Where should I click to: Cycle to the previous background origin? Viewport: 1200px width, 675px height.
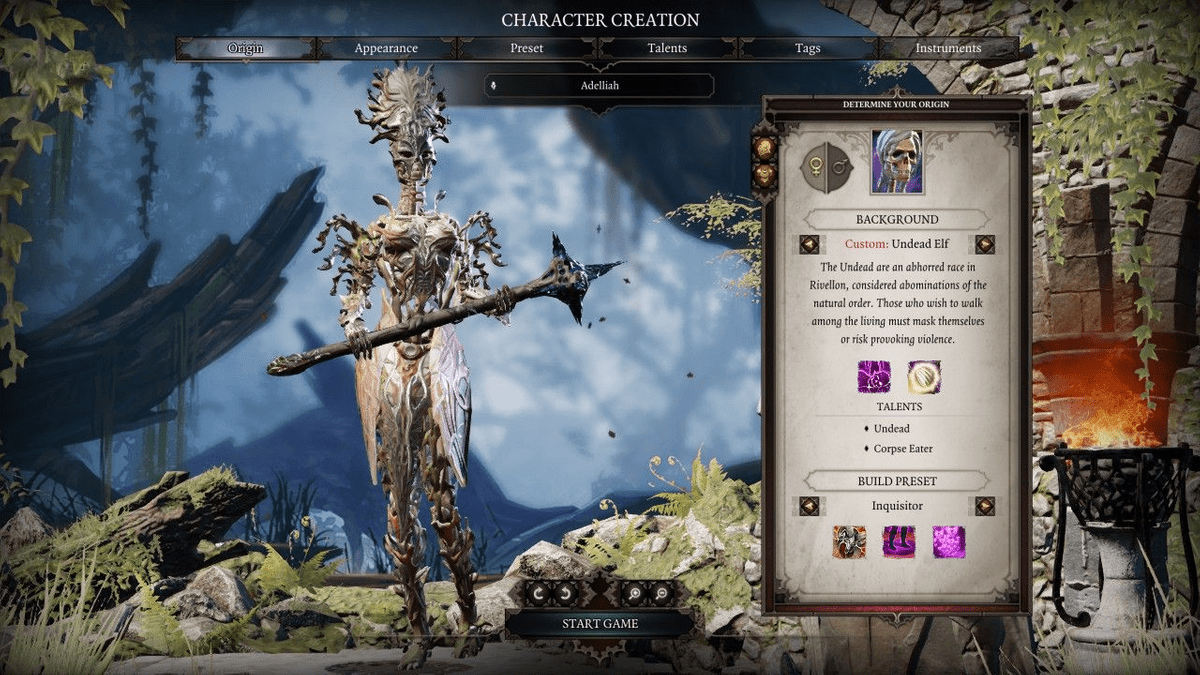click(810, 244)
